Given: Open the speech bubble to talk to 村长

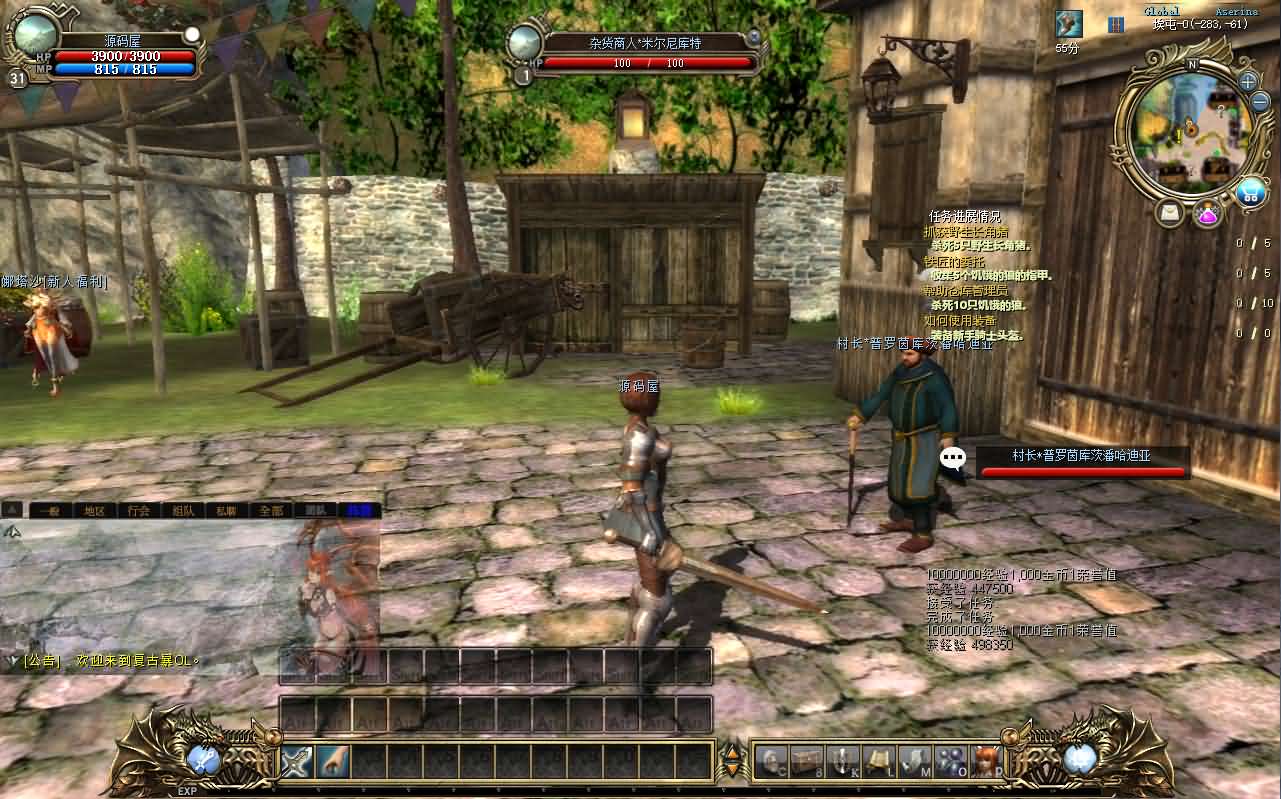Looking at the screenshot, I should click(954, 459).
